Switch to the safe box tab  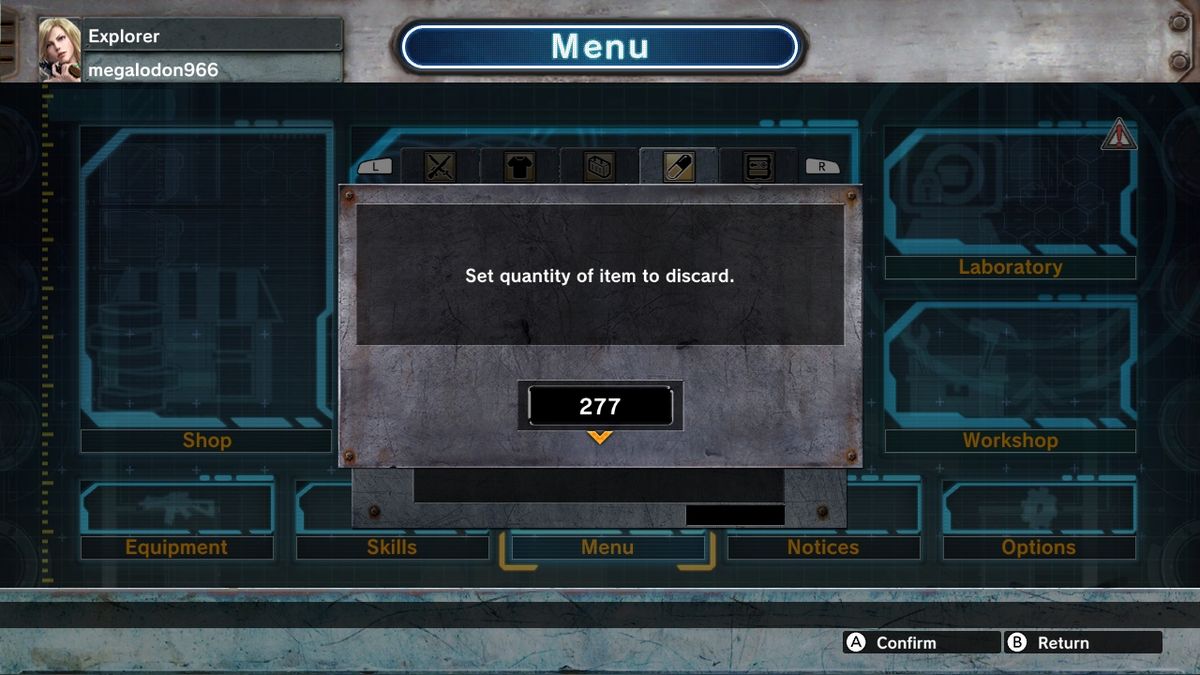pos(758,166)
